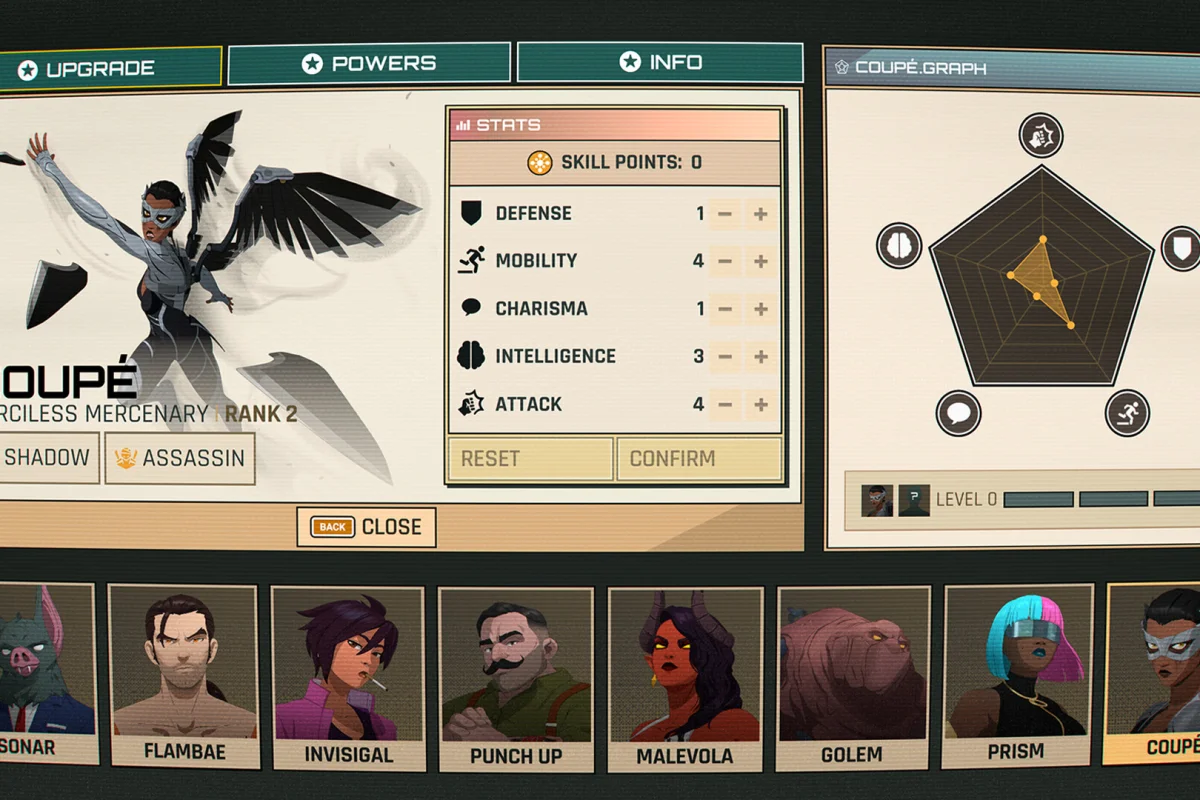
Task: Choose the Golem character card
Action: 853,675
